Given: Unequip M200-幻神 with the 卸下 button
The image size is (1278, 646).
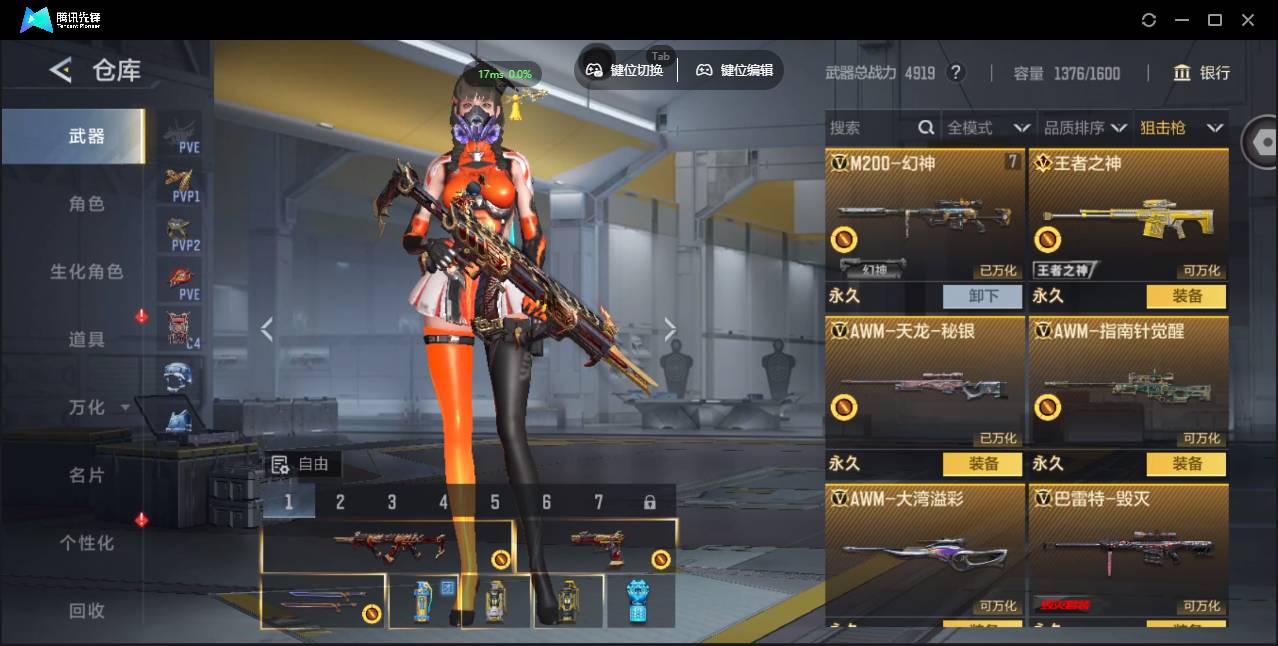Looking at the screenshot, I should (983, 296).
